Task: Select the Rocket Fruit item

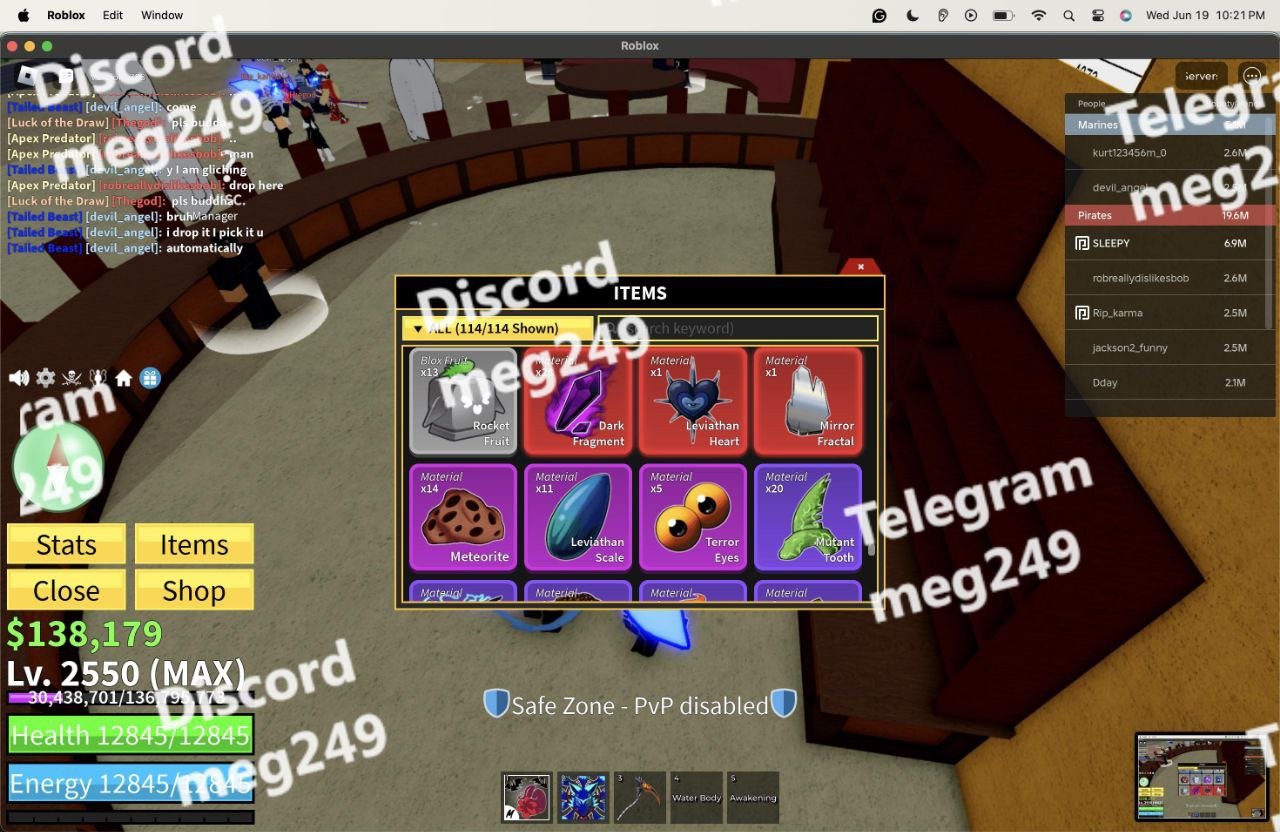Action: [463, 401]
